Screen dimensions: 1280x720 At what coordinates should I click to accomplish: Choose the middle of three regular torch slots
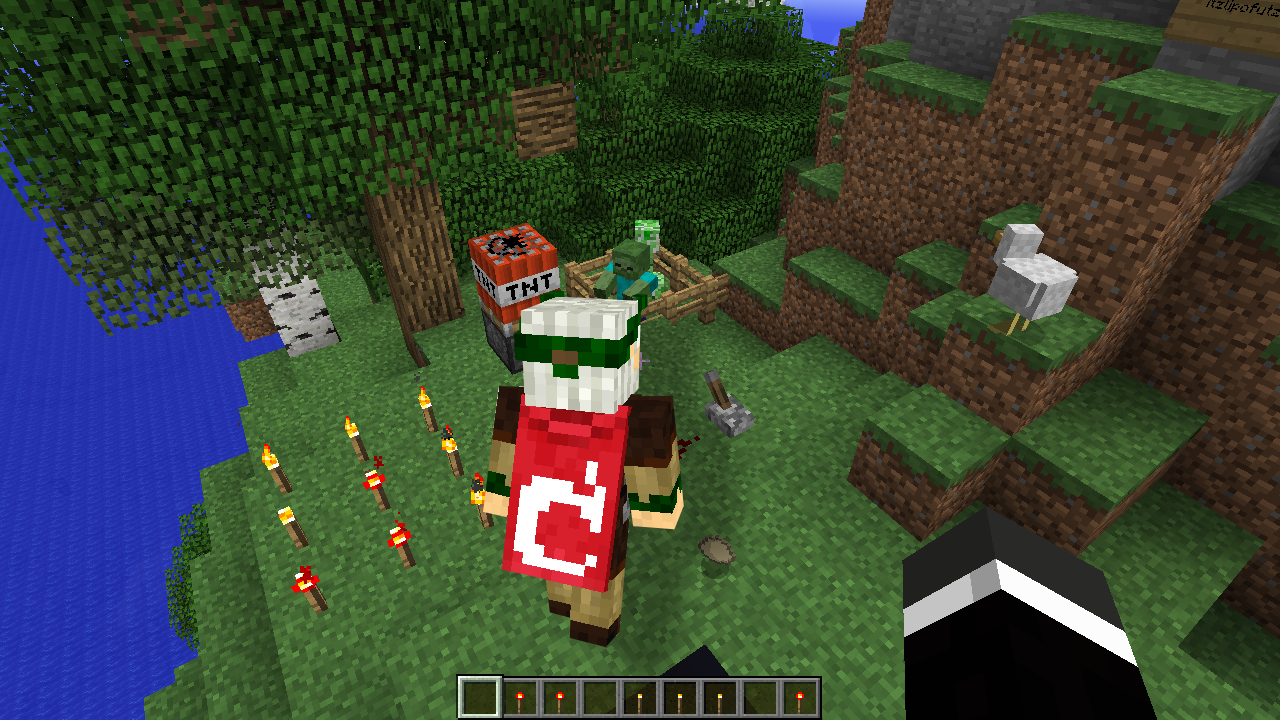[x=679, y=697]
